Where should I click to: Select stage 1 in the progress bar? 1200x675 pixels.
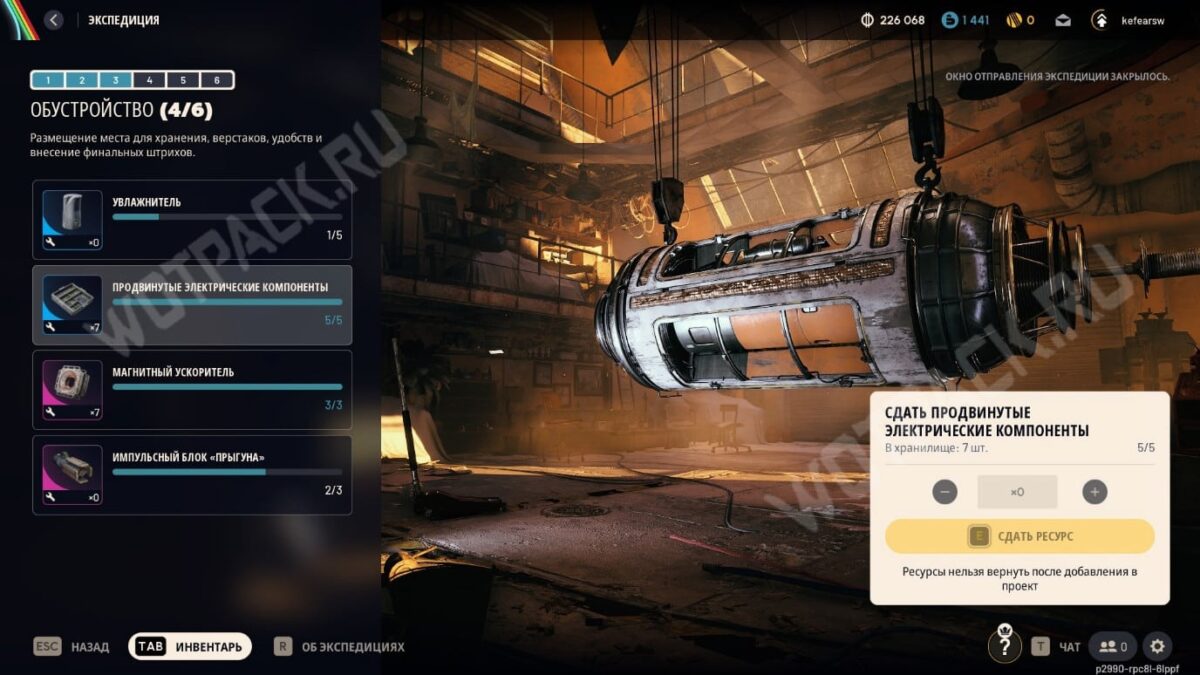(48, 80)
